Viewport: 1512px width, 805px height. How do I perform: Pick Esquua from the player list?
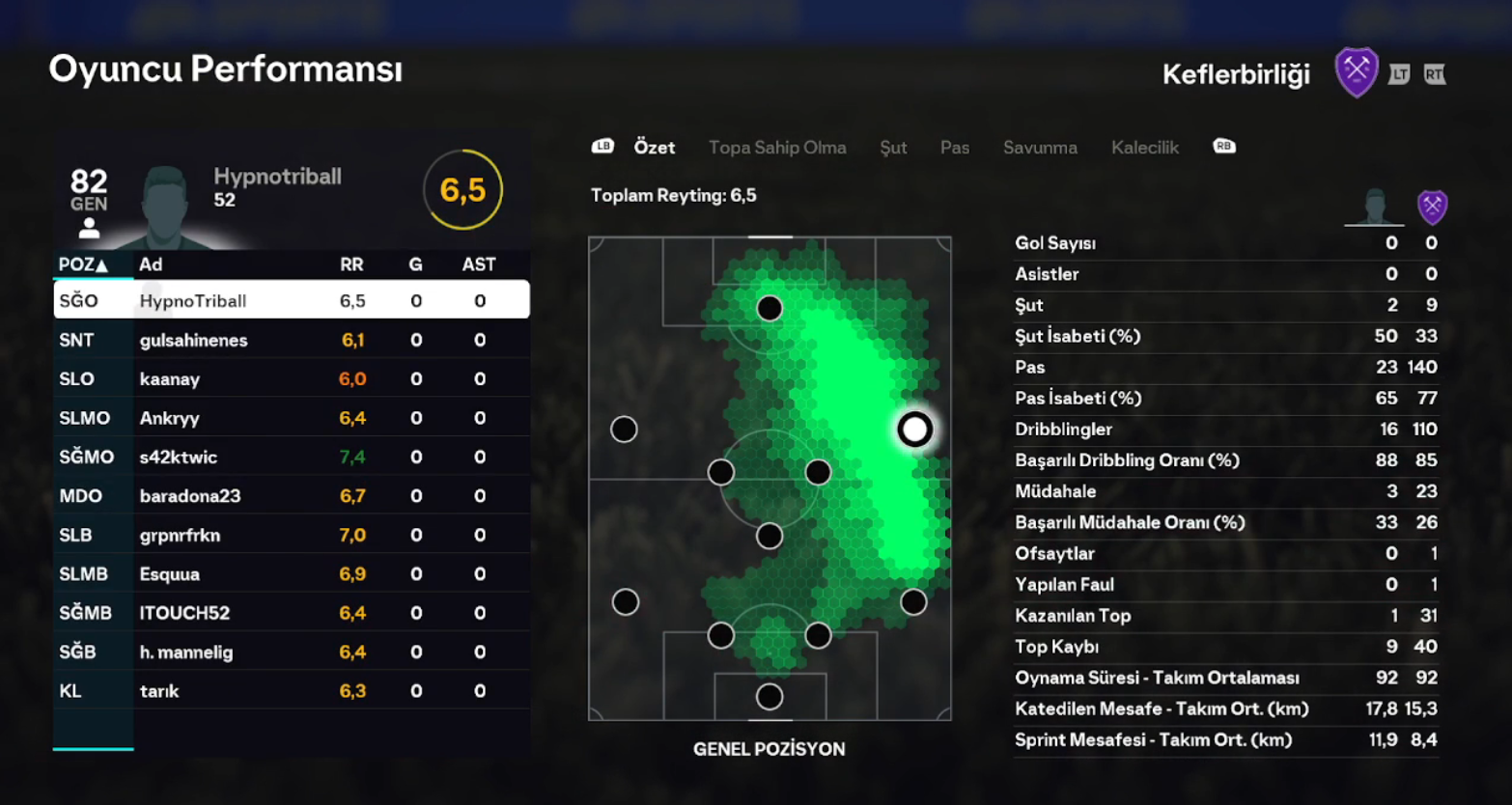click(291, 574)
